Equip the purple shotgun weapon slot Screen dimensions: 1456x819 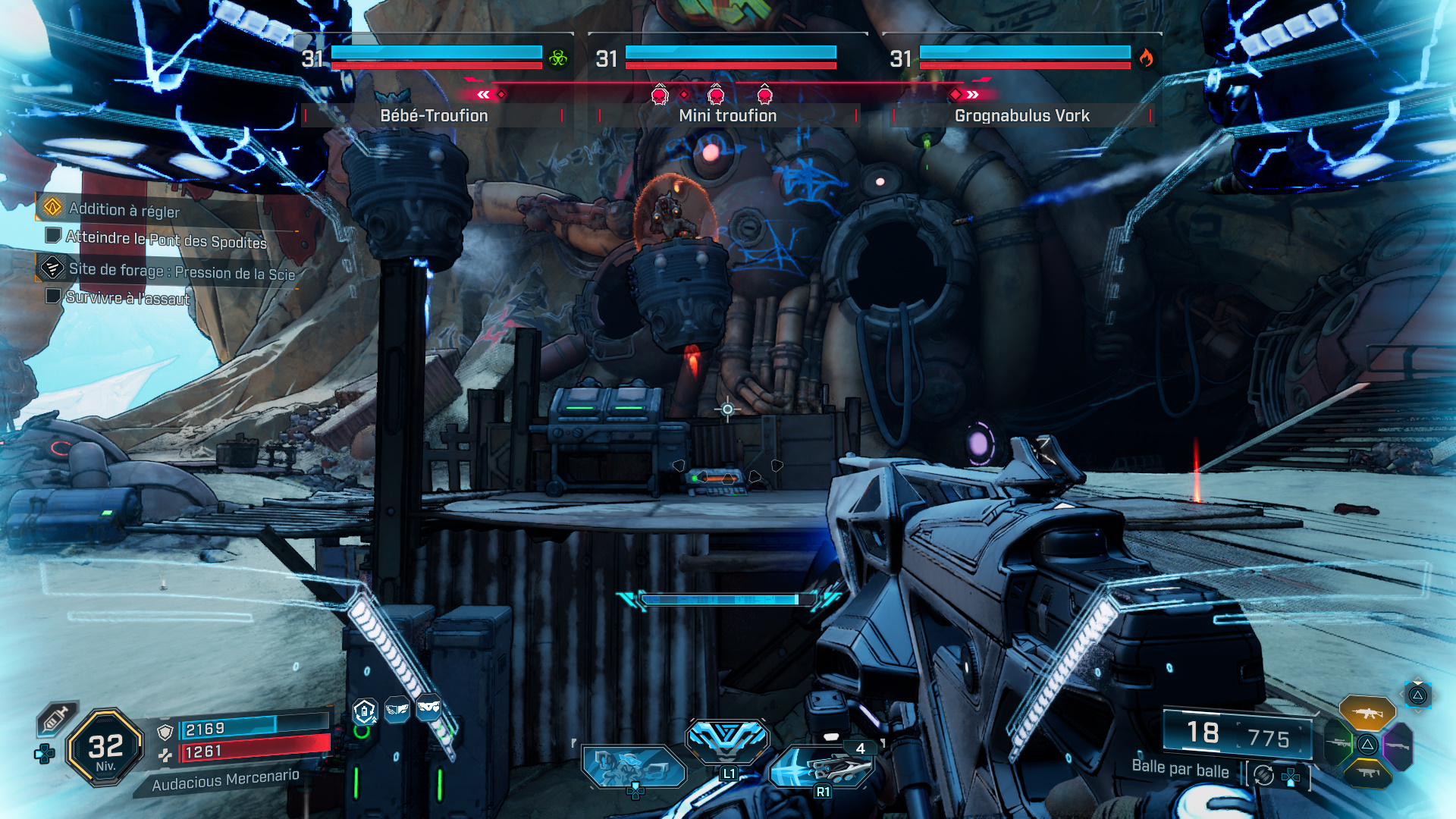pyautogui.click(x=1397, y=746)
